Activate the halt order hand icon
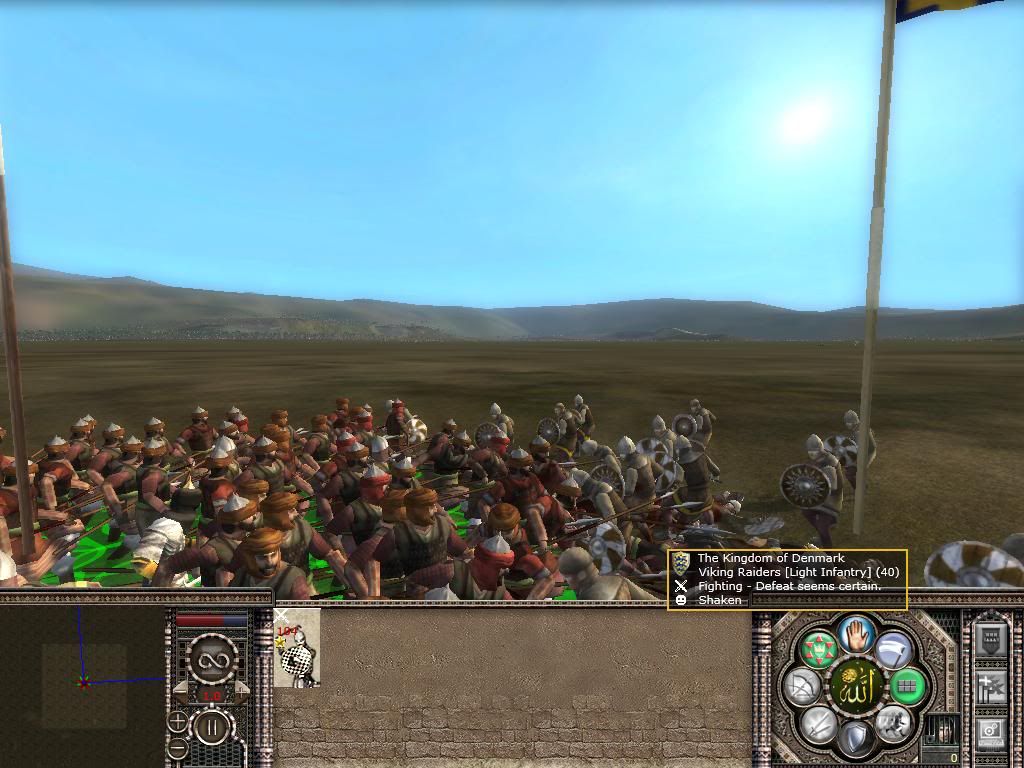The image size is (1024, 768). pos(855,634)
